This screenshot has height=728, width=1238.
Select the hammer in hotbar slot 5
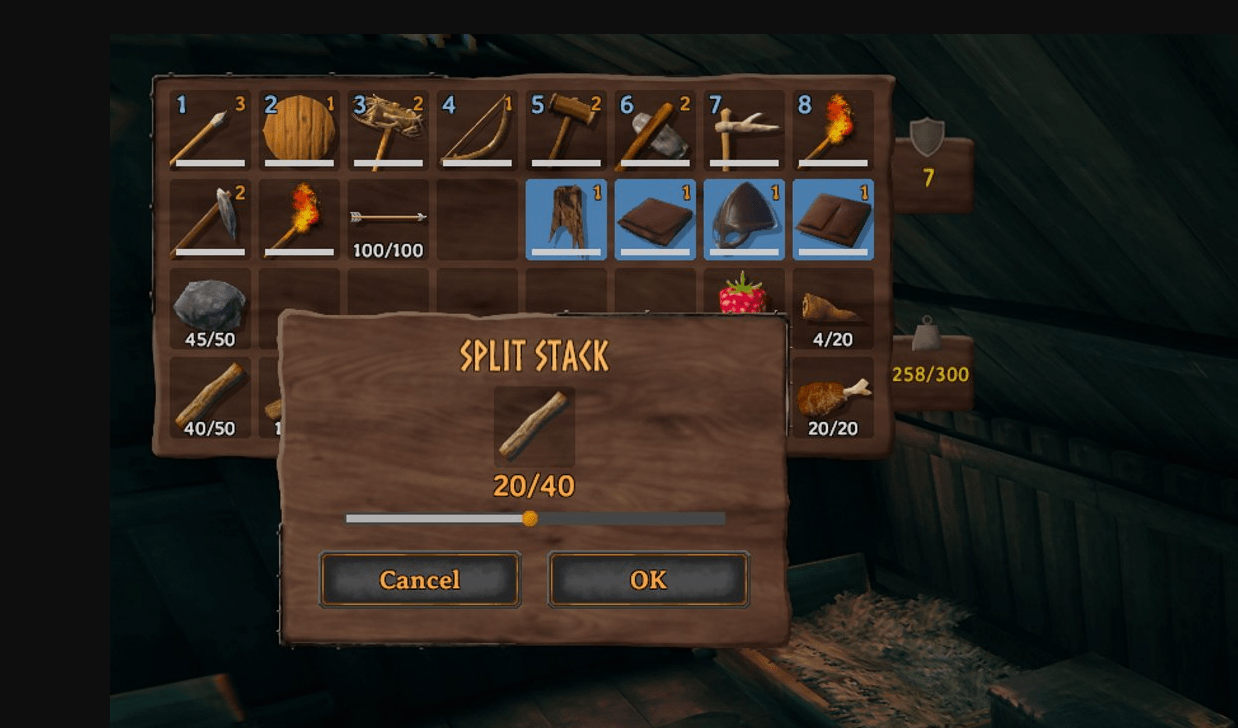tap(566, 130)
